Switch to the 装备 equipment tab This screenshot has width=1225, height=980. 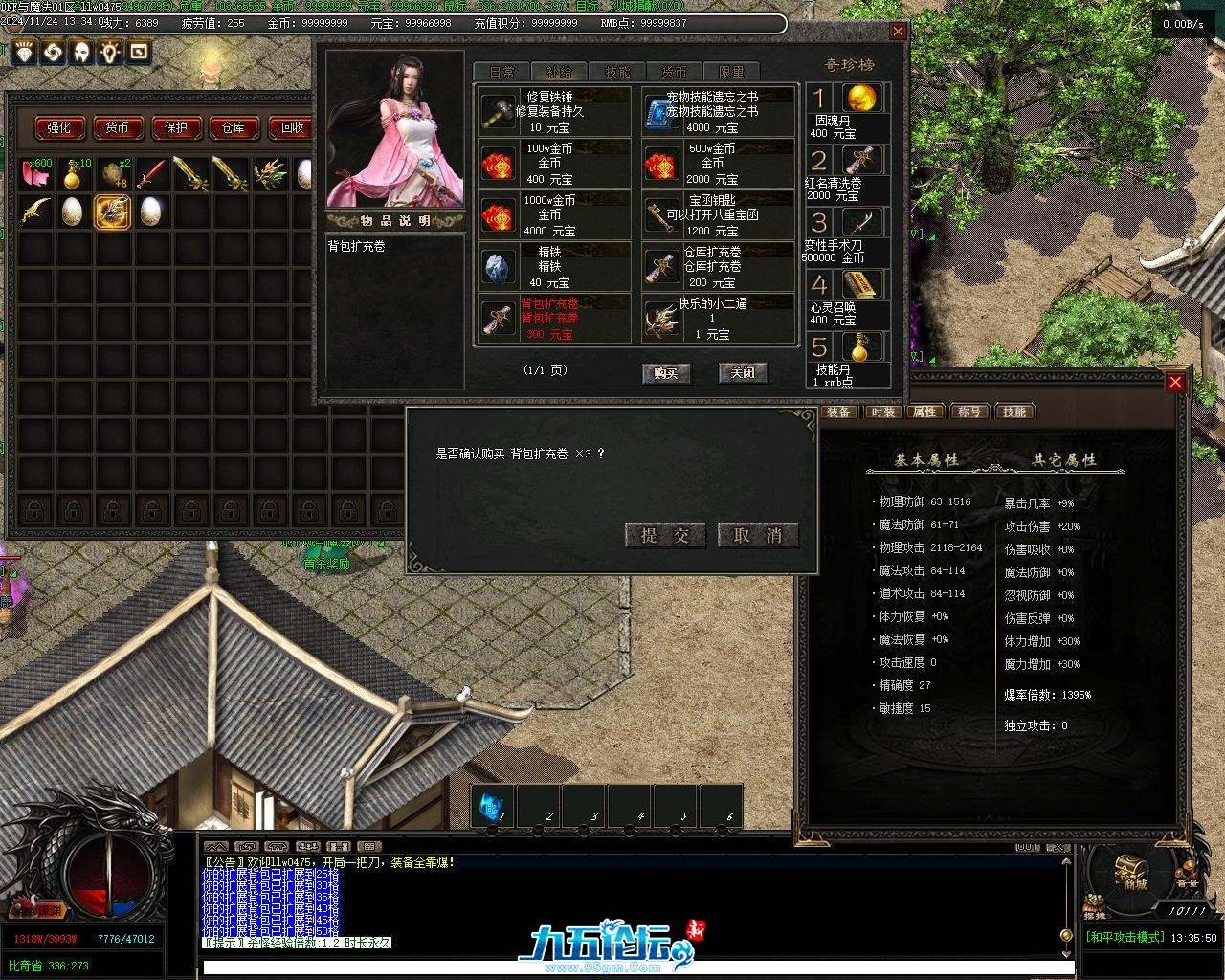(839, 412)
